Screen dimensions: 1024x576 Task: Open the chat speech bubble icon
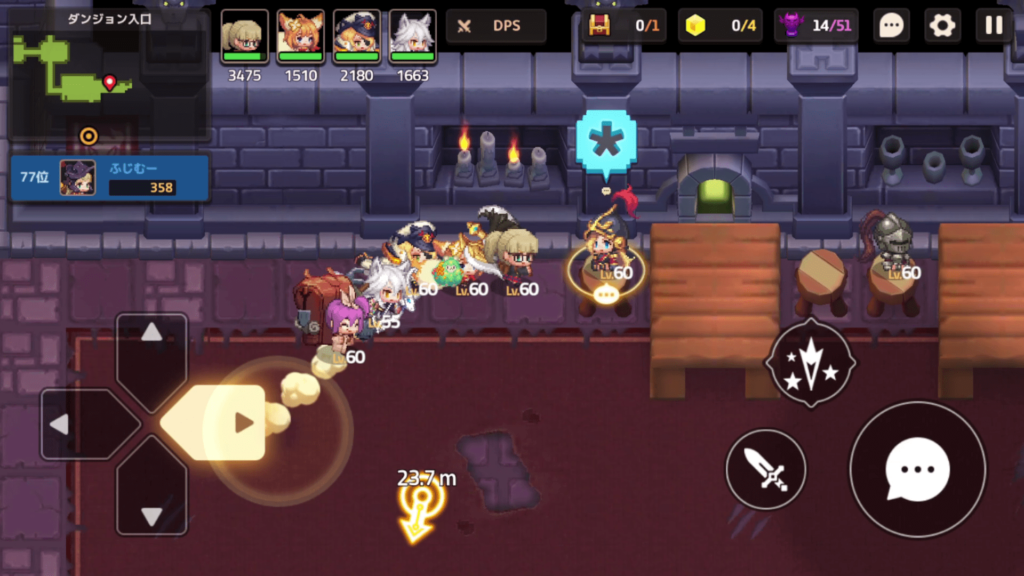click(x=890, y=26)
